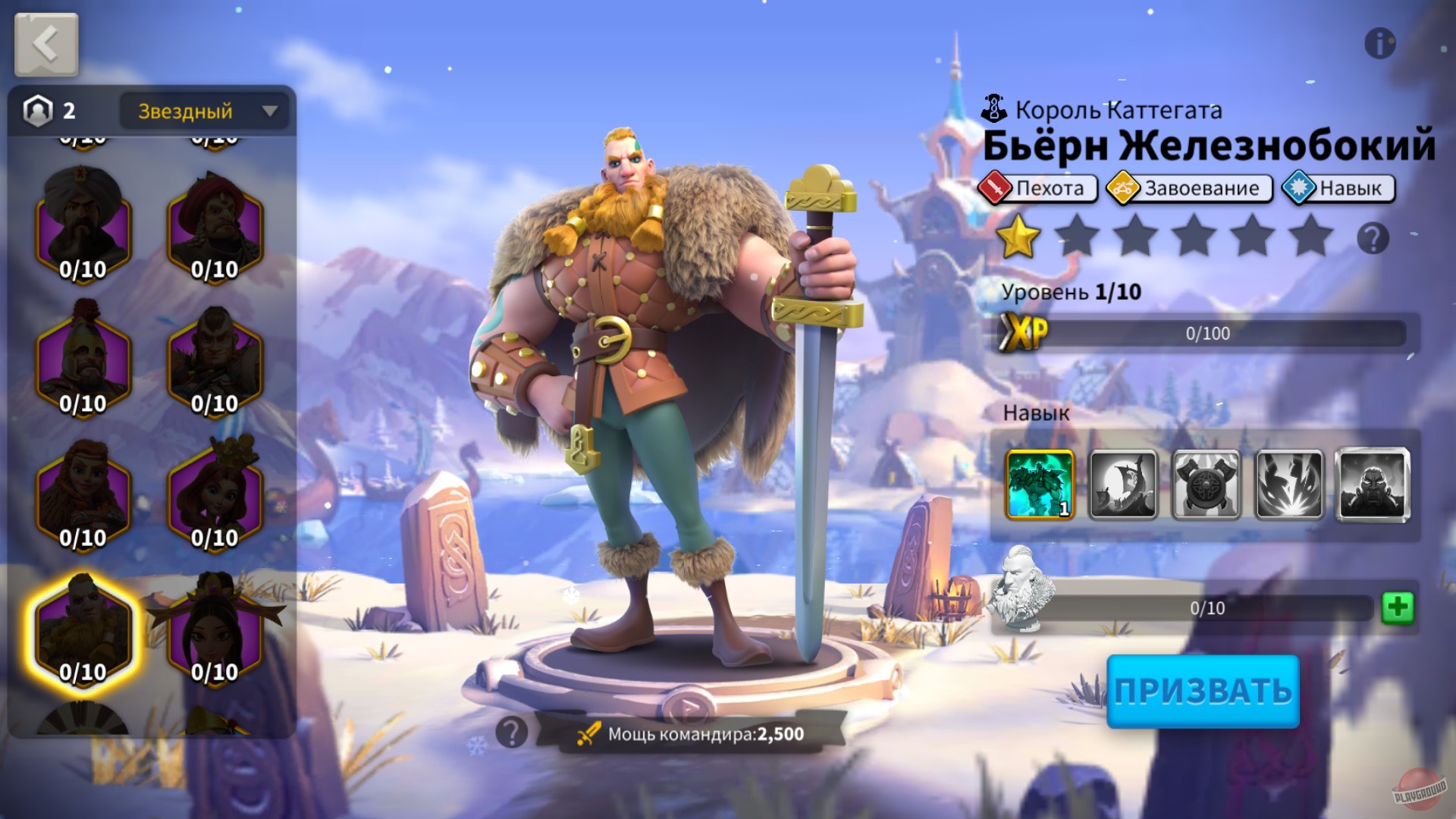Click the back arrow button
Screen dimensions: 1456x819
[x=45, y=43]
